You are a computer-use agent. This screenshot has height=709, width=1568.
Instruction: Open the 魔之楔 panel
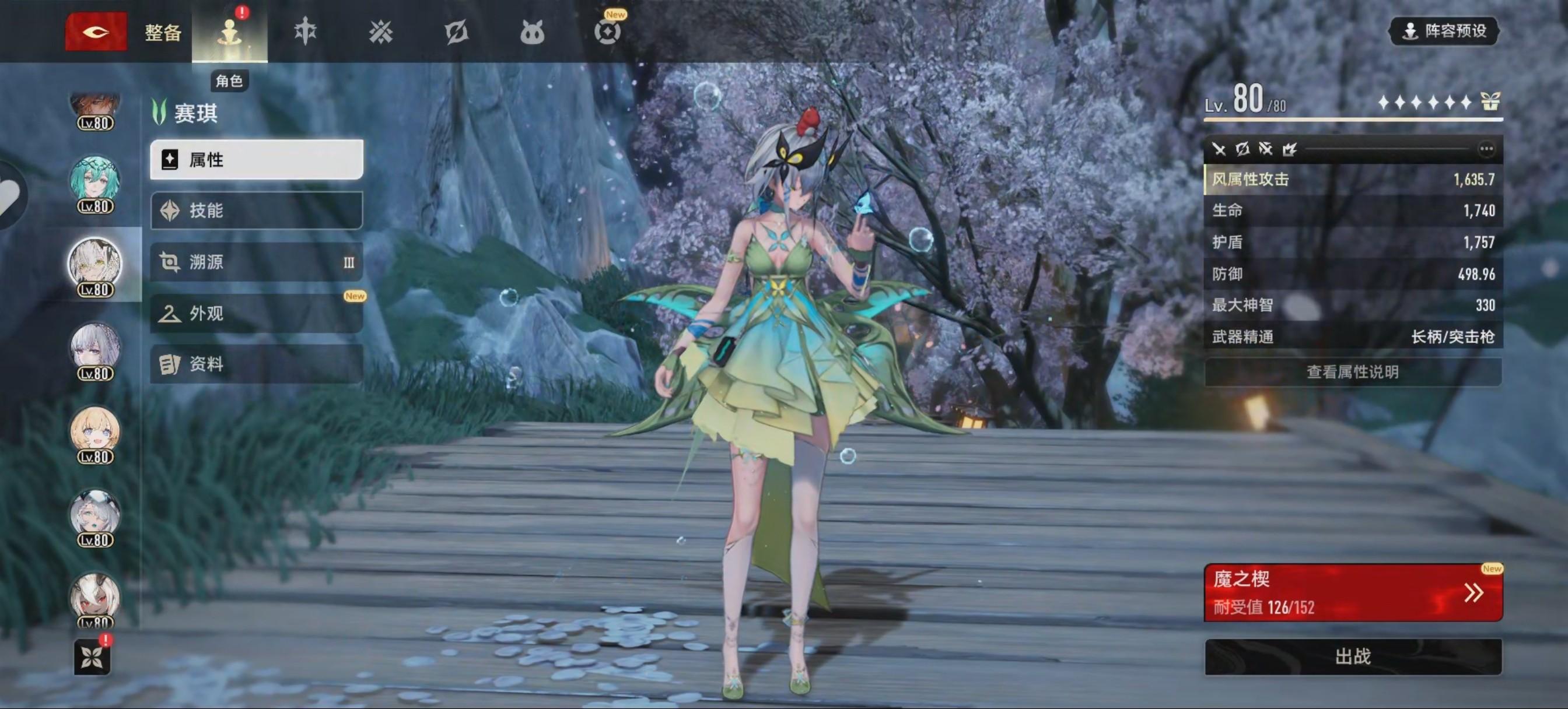pyautogui.click(x=1353, y=593)
